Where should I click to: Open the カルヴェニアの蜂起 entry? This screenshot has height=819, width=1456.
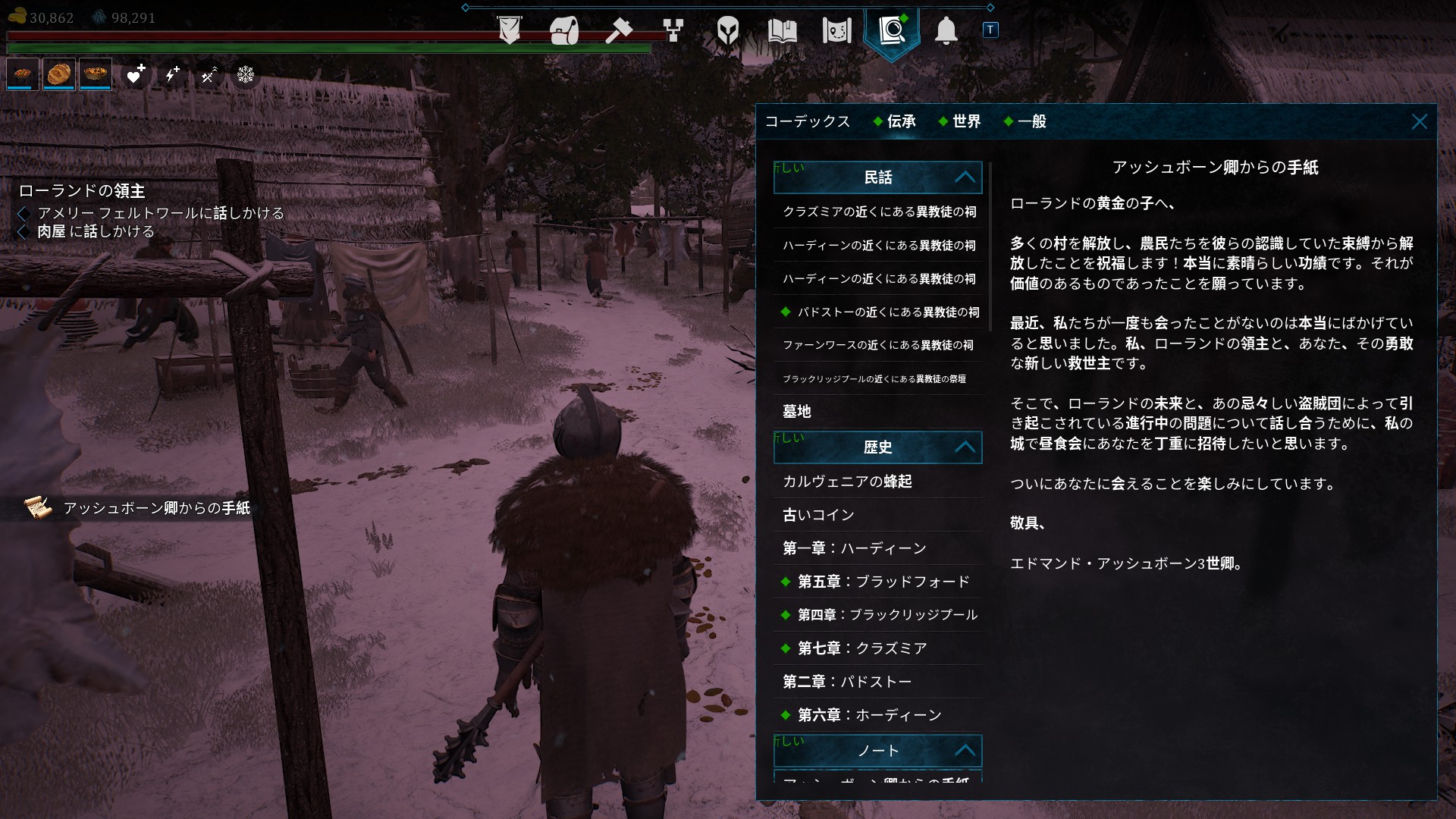847,482
